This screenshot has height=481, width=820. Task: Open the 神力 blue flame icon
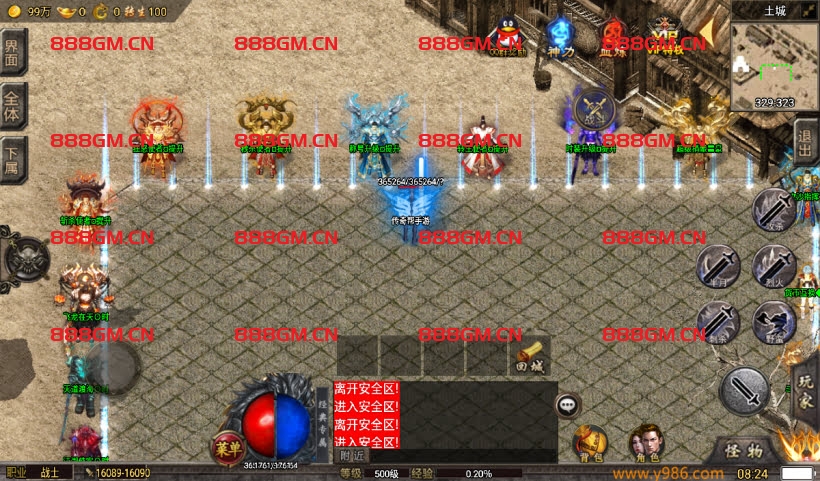coord(560,35)
